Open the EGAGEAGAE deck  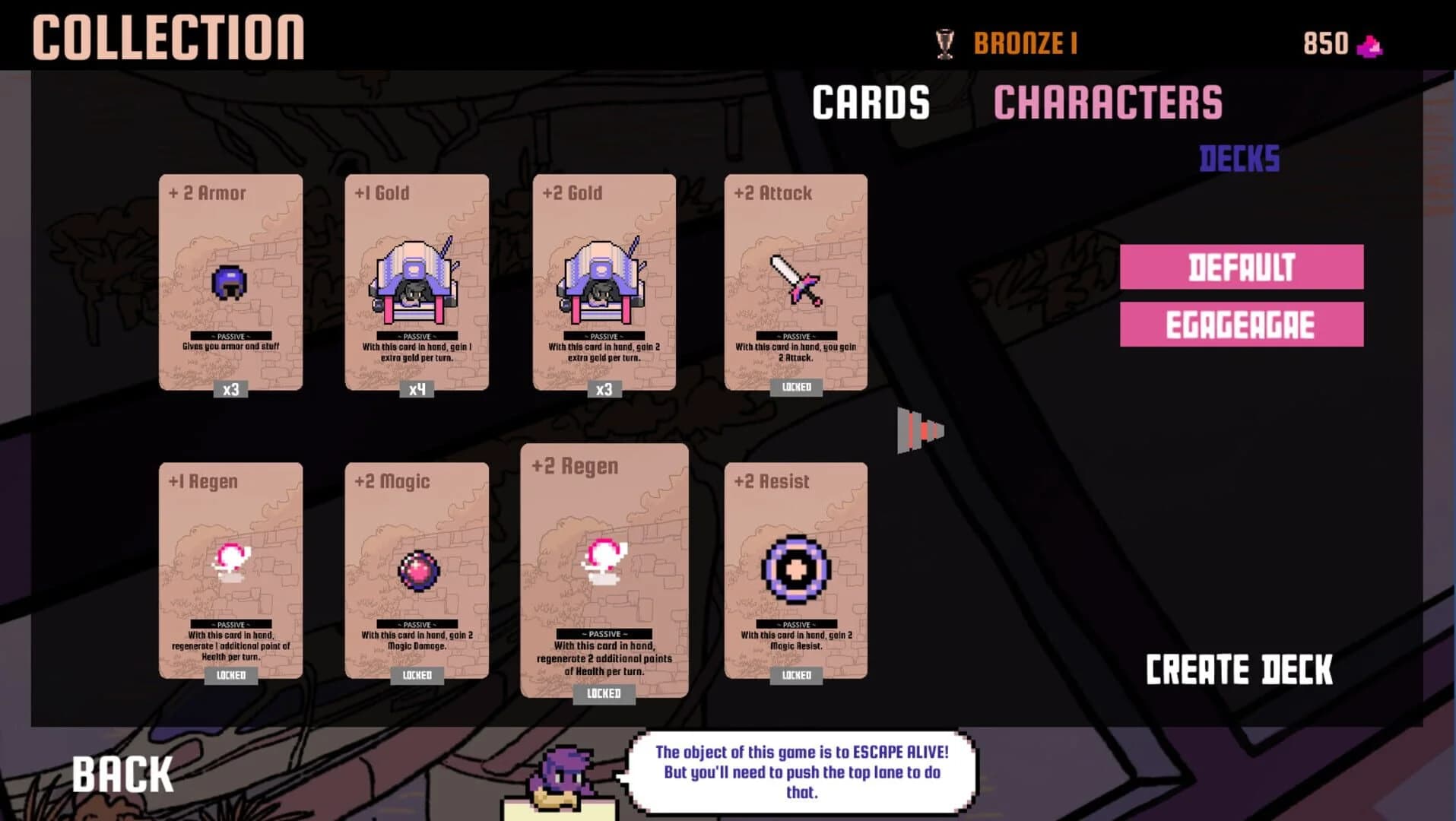[1240, 323]
